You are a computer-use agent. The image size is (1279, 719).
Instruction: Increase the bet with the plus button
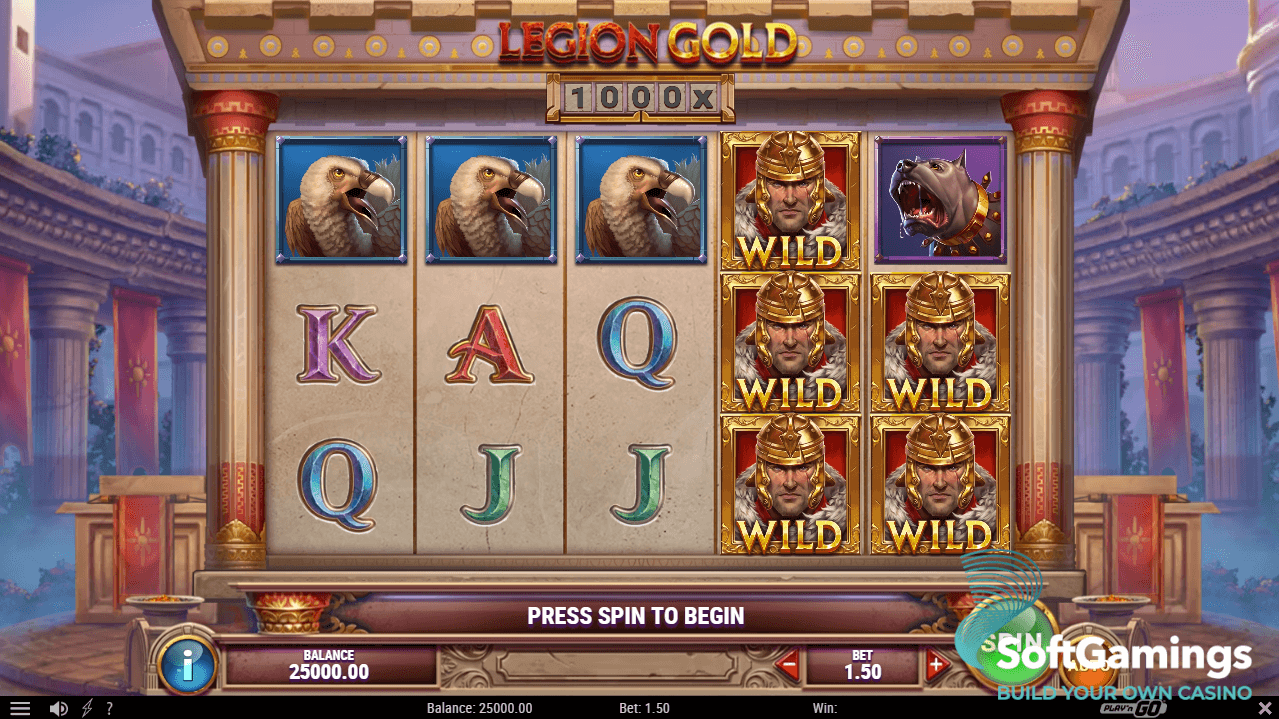coord(936,664)
